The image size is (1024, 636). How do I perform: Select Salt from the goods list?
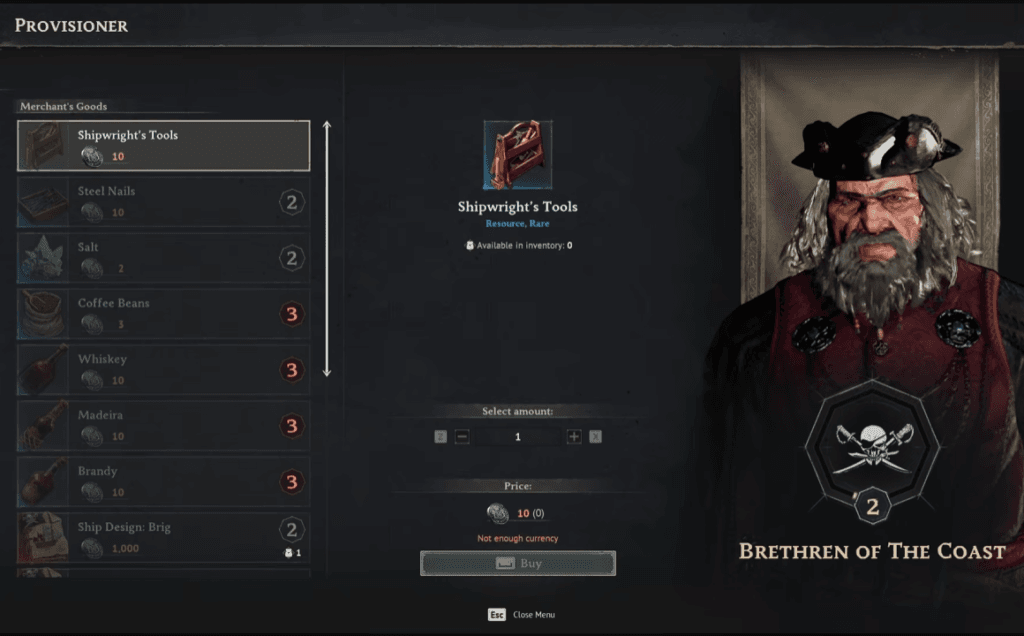tap(164, 258)
